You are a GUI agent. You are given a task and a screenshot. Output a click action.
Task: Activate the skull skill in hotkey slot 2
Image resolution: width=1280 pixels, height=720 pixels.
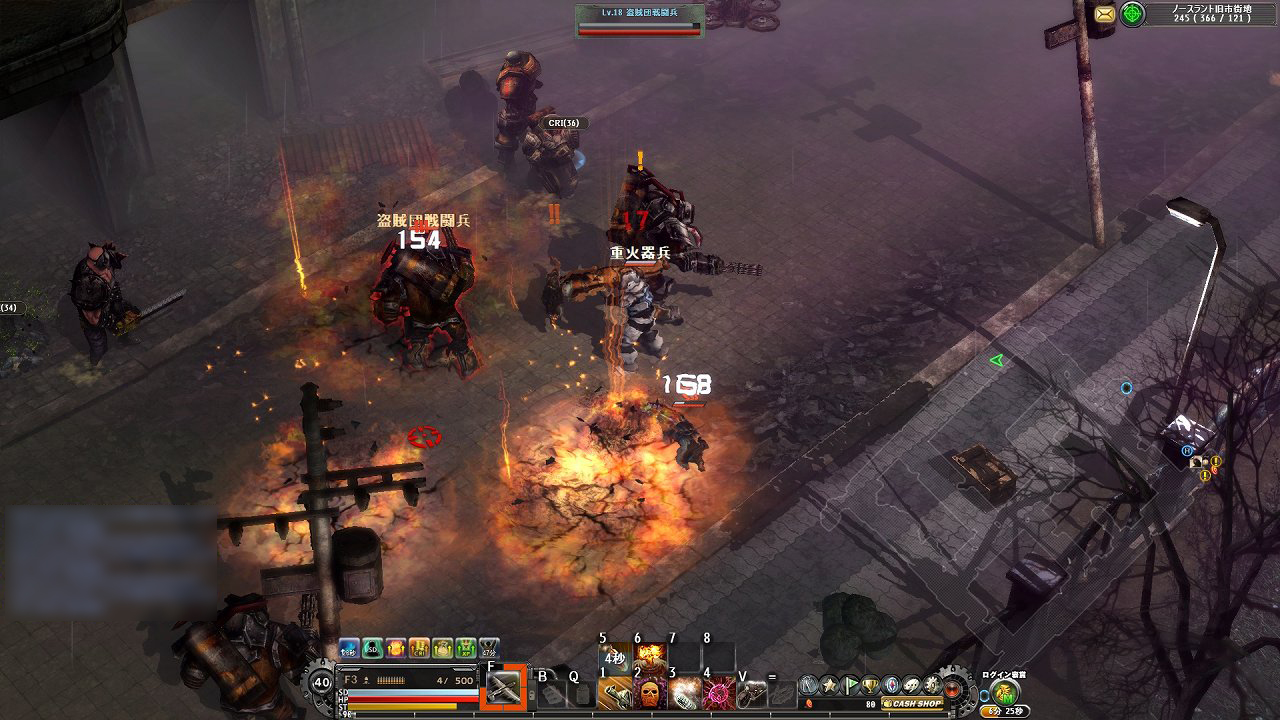[x=613, y=694]
